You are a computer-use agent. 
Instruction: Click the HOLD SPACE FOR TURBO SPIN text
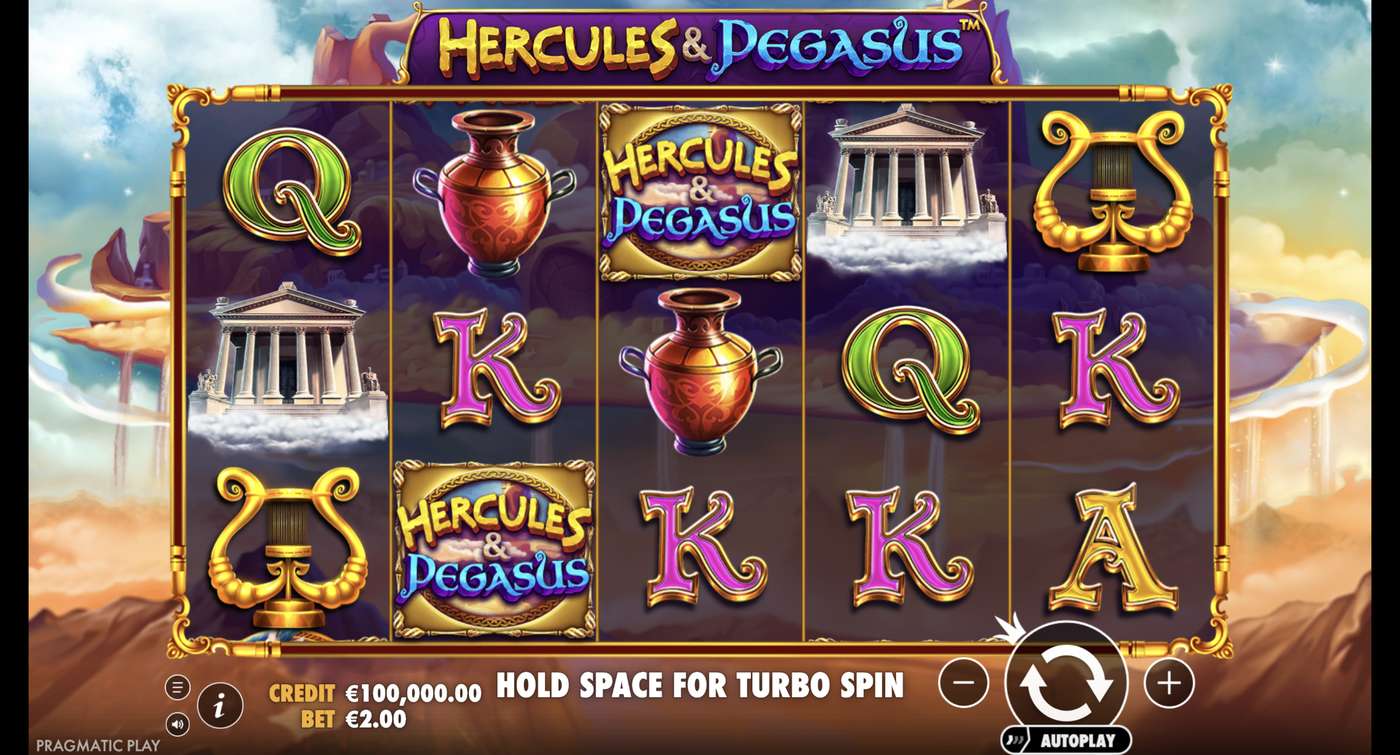pyautogui.click(x=700, y=688)
